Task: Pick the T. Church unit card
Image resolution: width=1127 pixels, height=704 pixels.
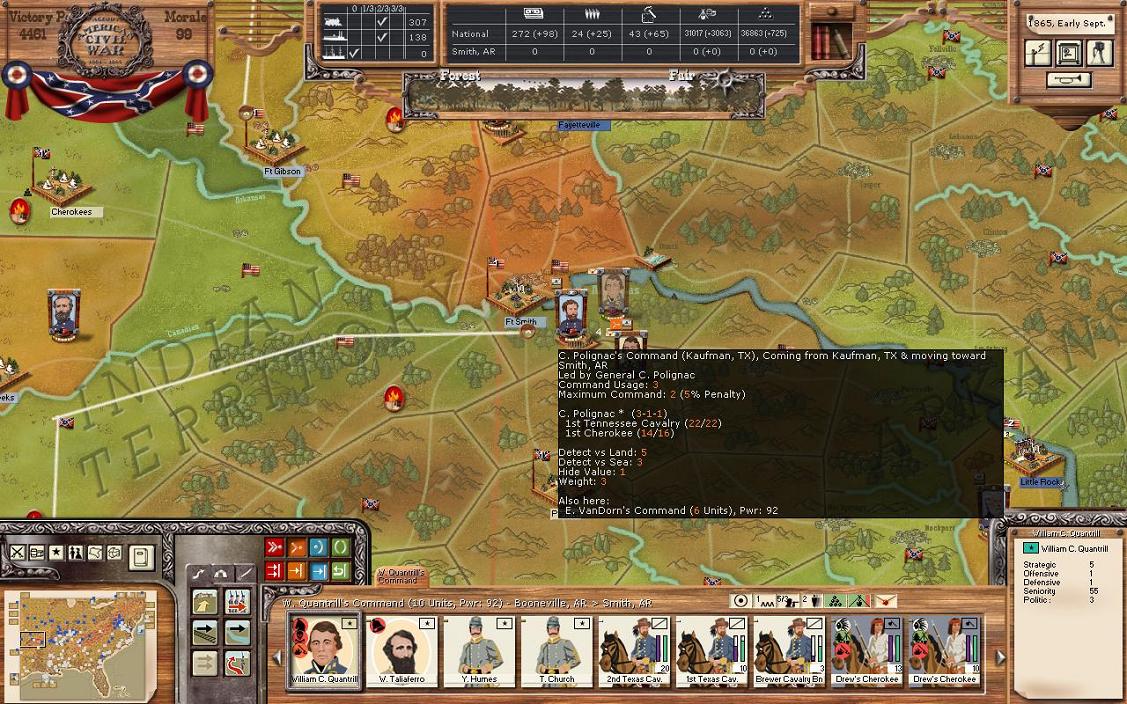Action: tap(557, 648)
